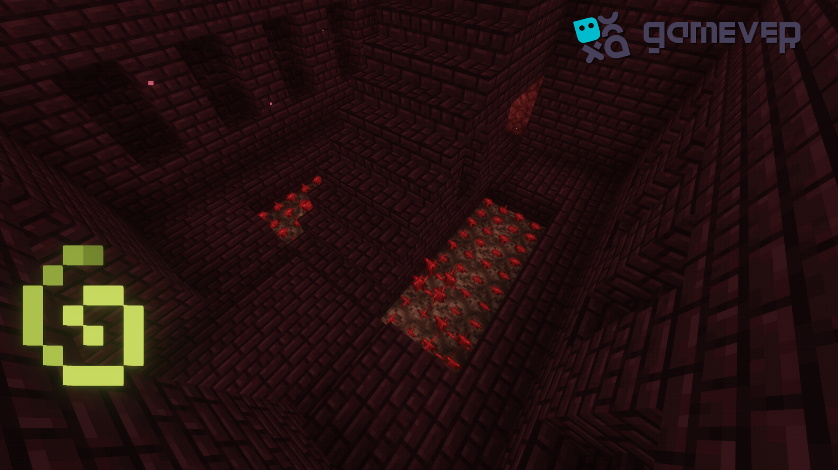Click the green pixel spiral logo

84,315
